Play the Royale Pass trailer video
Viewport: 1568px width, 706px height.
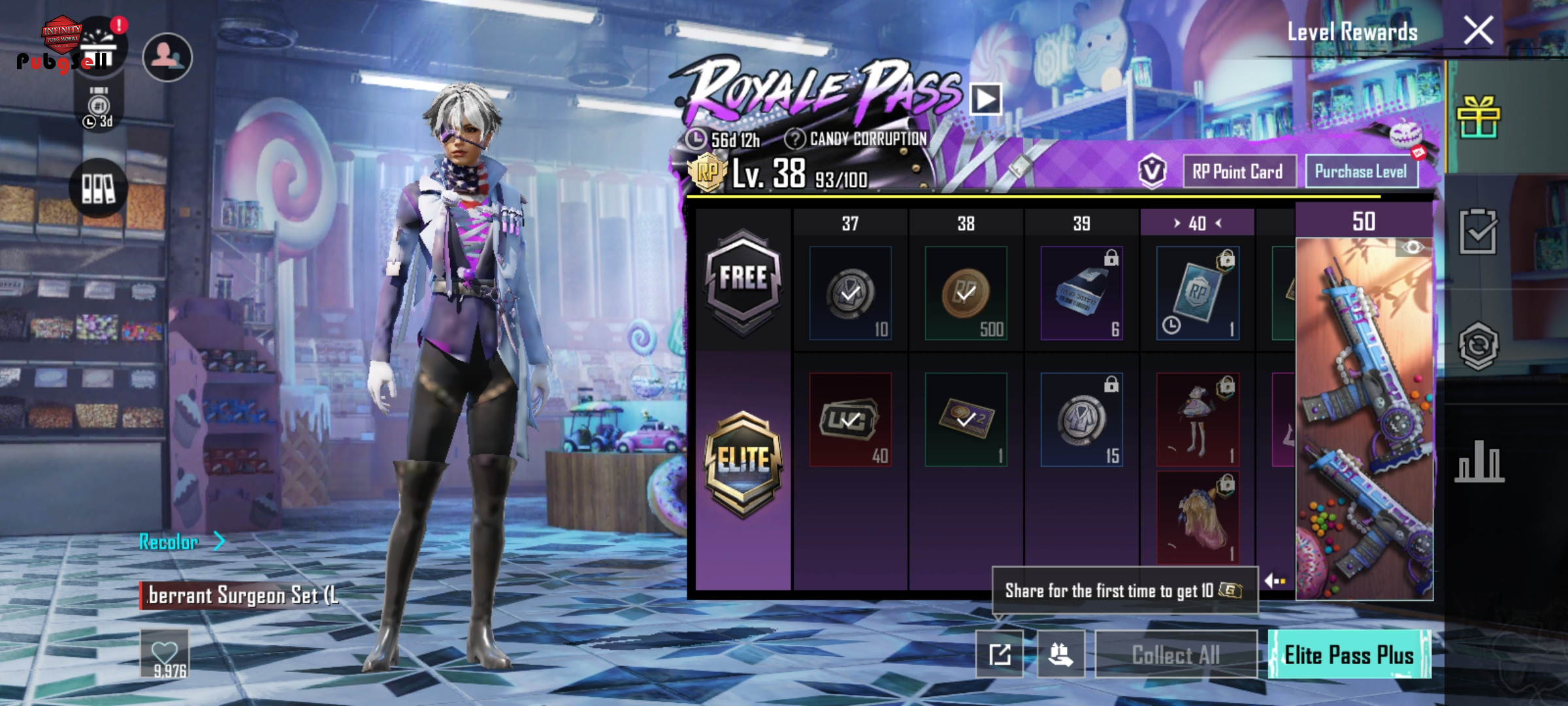pyautogui.click(x=985, y=99)
